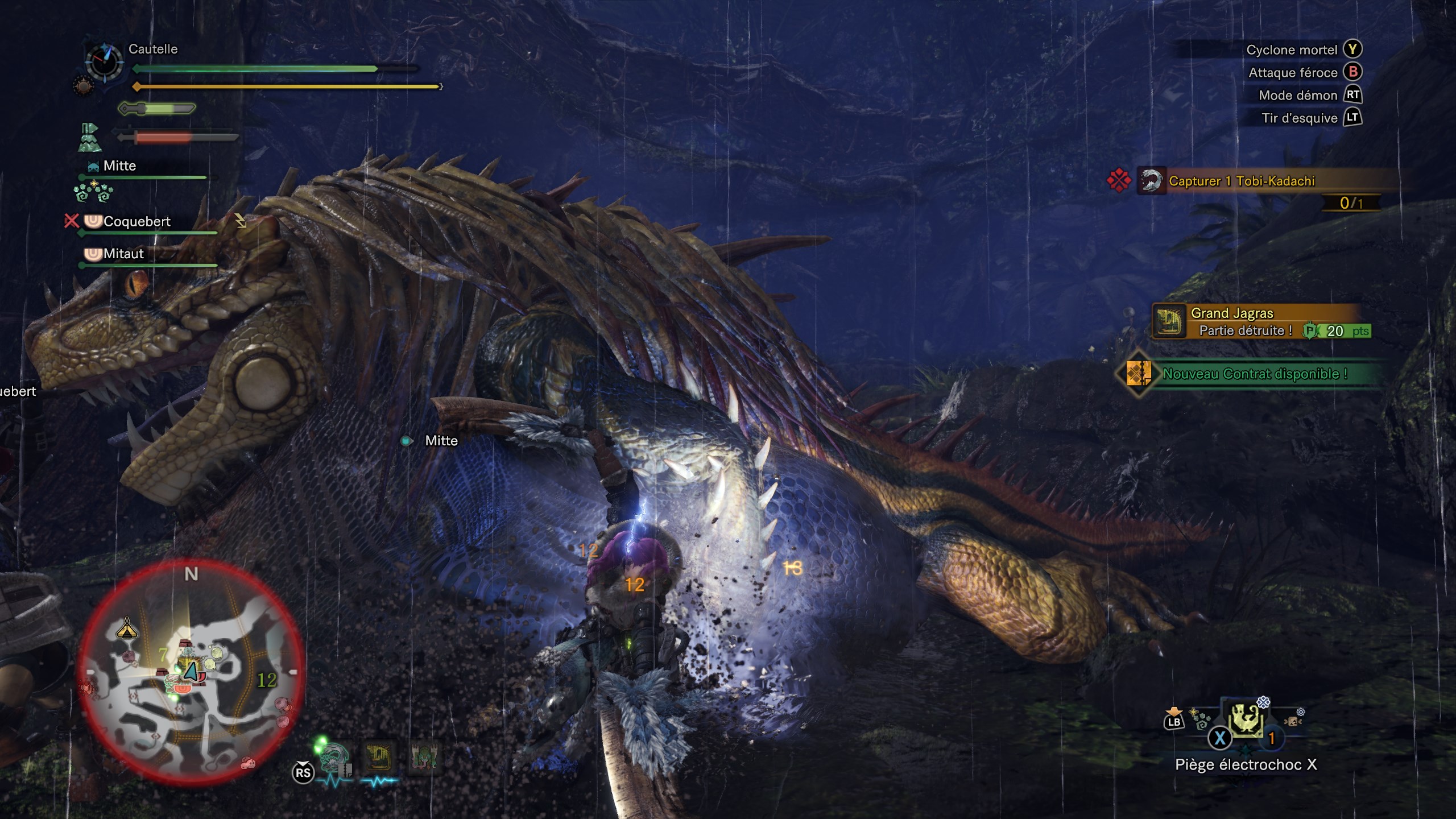1456x819 pixels.
Task: Select the Palico companion Mitte entry
Action: click(x=119, y=166)
